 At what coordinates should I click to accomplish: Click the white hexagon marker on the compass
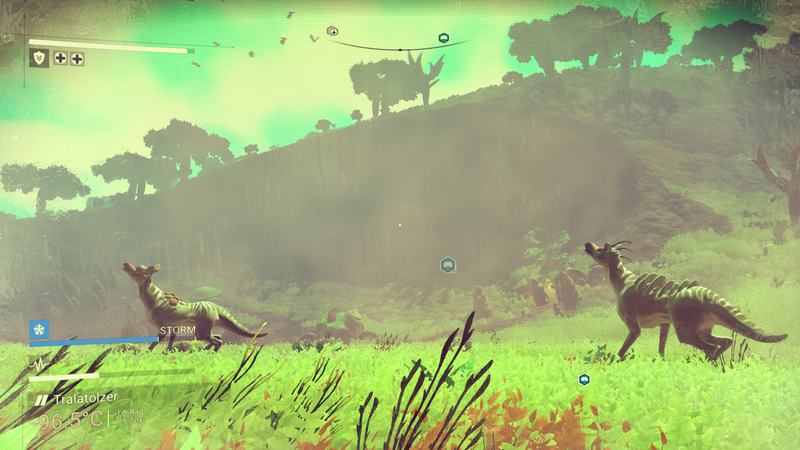click(x=333, y=31)
